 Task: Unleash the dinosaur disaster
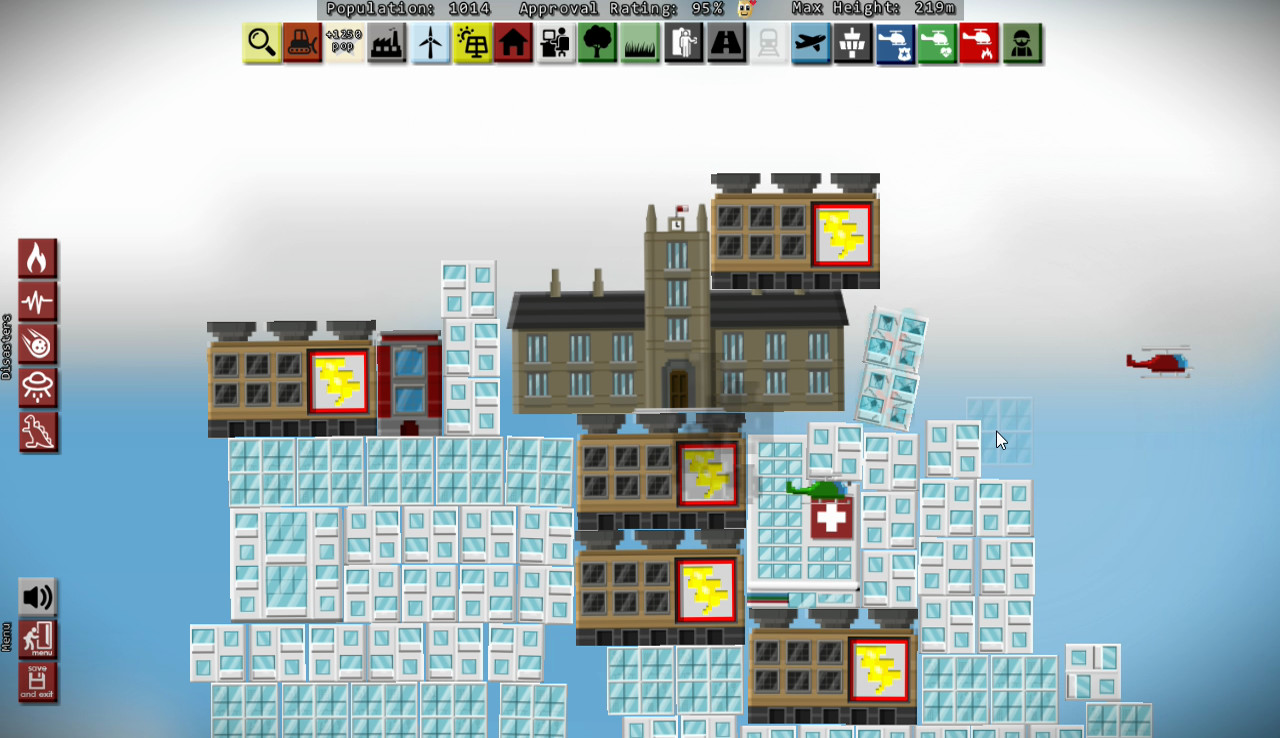(38, 431)
